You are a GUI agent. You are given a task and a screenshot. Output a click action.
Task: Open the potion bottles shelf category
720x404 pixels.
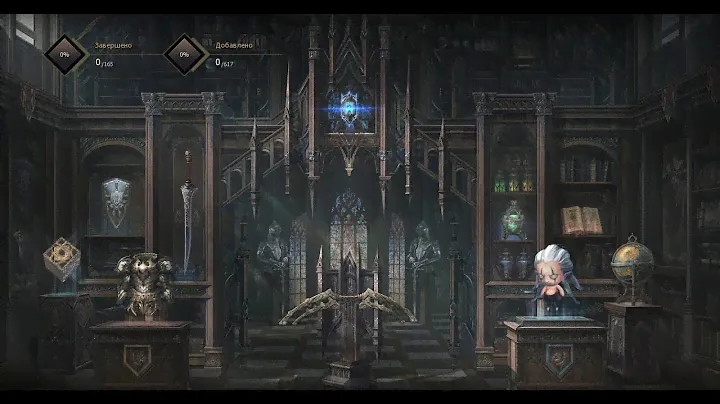point(512,180)
